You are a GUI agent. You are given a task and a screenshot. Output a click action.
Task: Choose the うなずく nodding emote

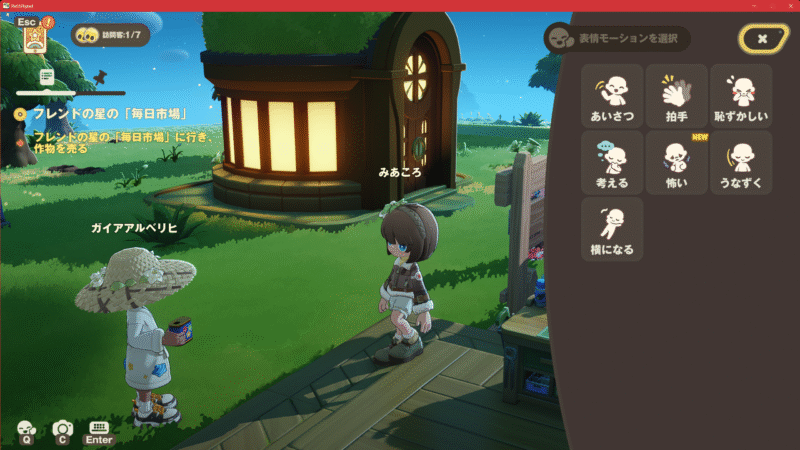(x=741, y=162)
